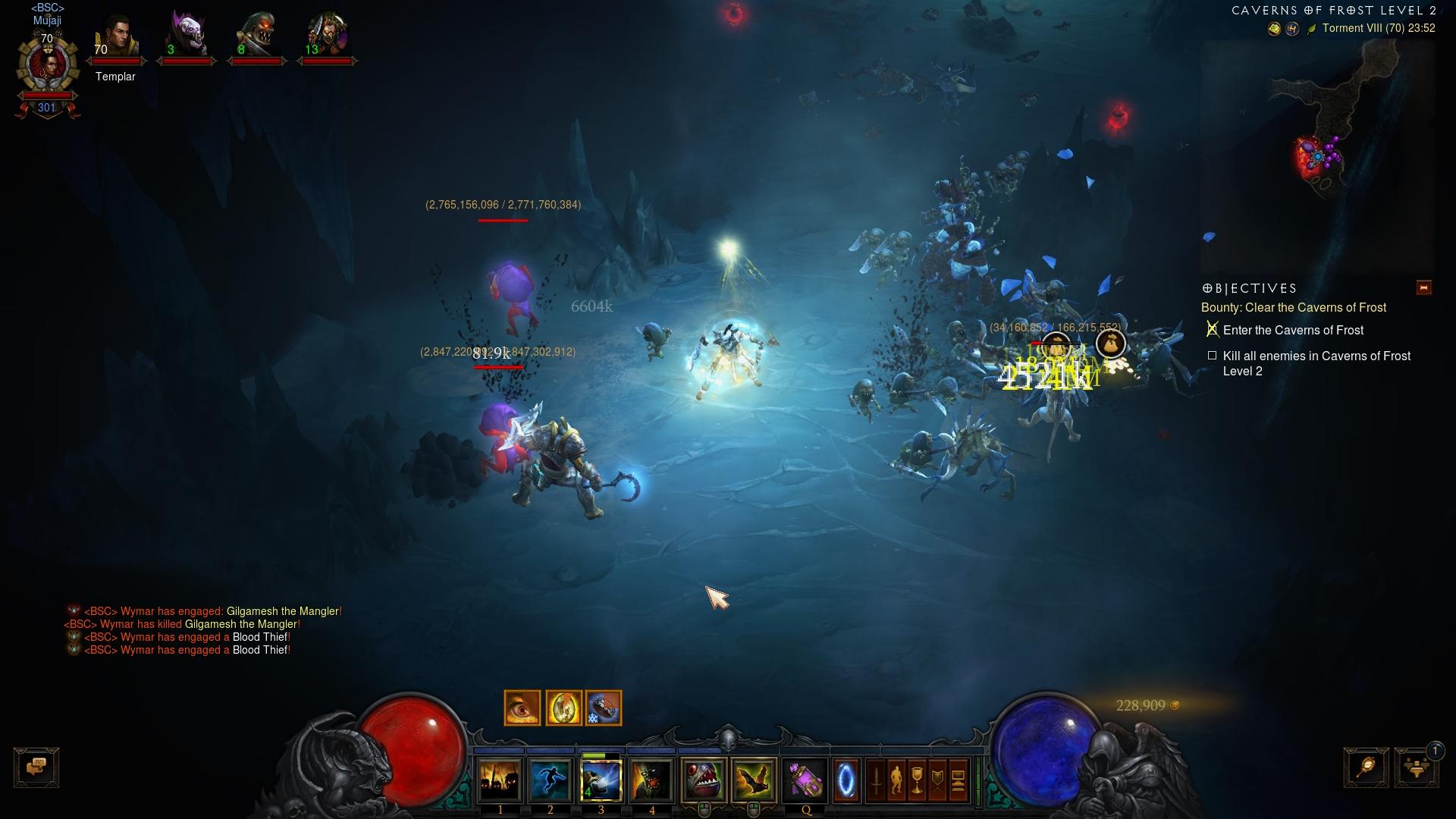Cast the skull-beam skill in slot 3
The image size is (1456, 819).
pyautogui.click(x=601, y=780)
